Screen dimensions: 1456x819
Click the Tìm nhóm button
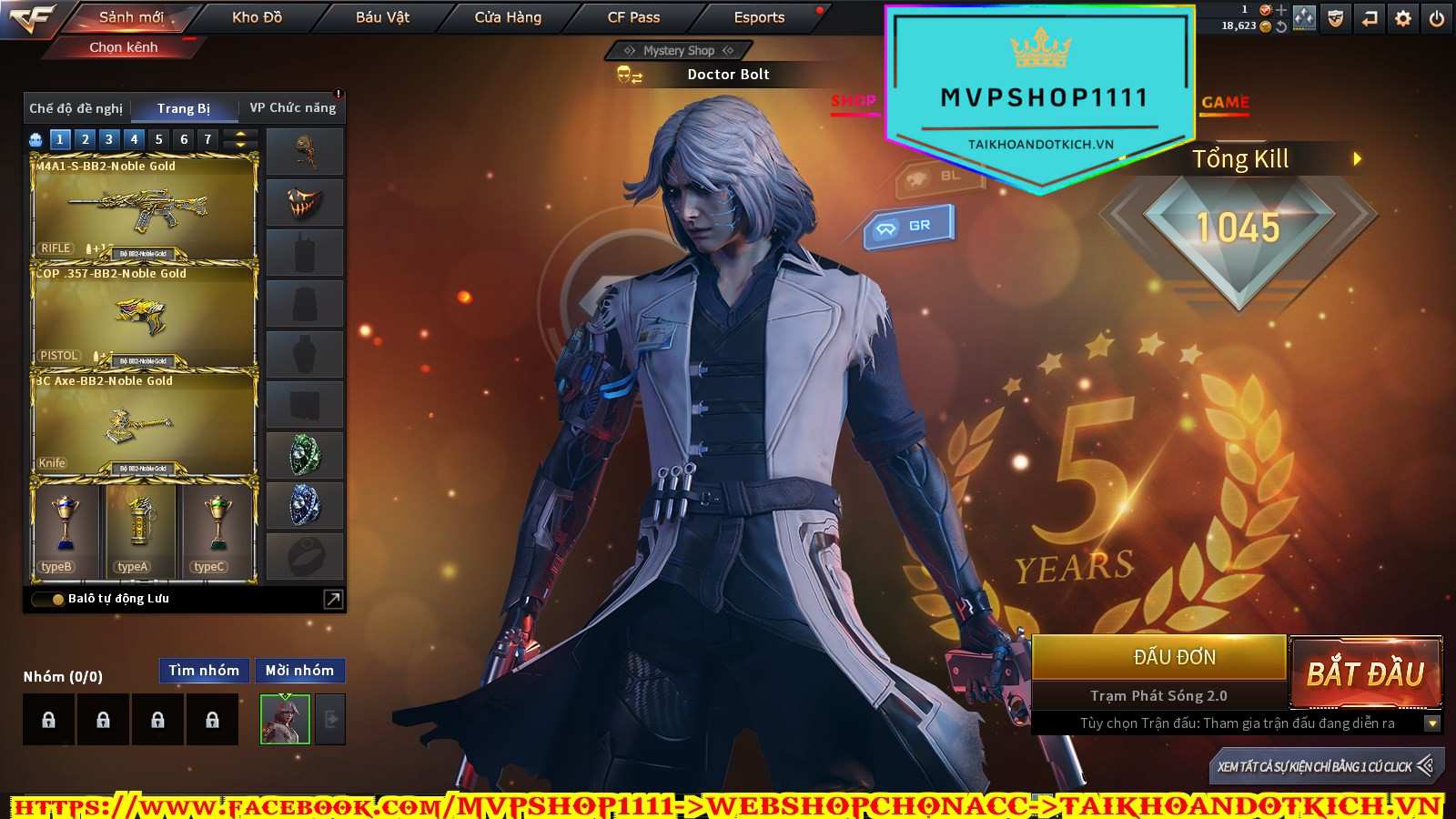coord(204,671)
